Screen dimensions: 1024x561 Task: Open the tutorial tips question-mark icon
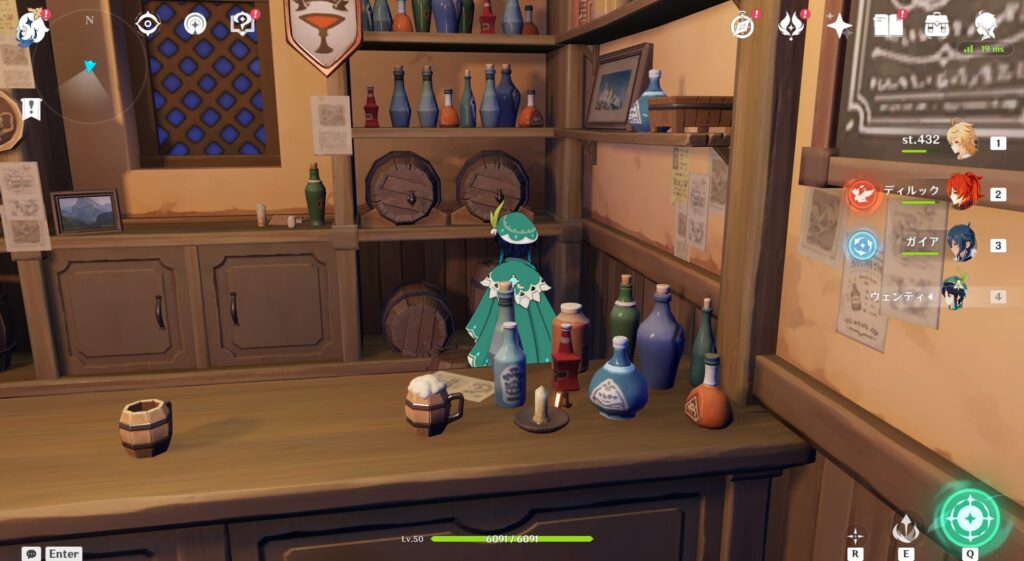[242, 23]
